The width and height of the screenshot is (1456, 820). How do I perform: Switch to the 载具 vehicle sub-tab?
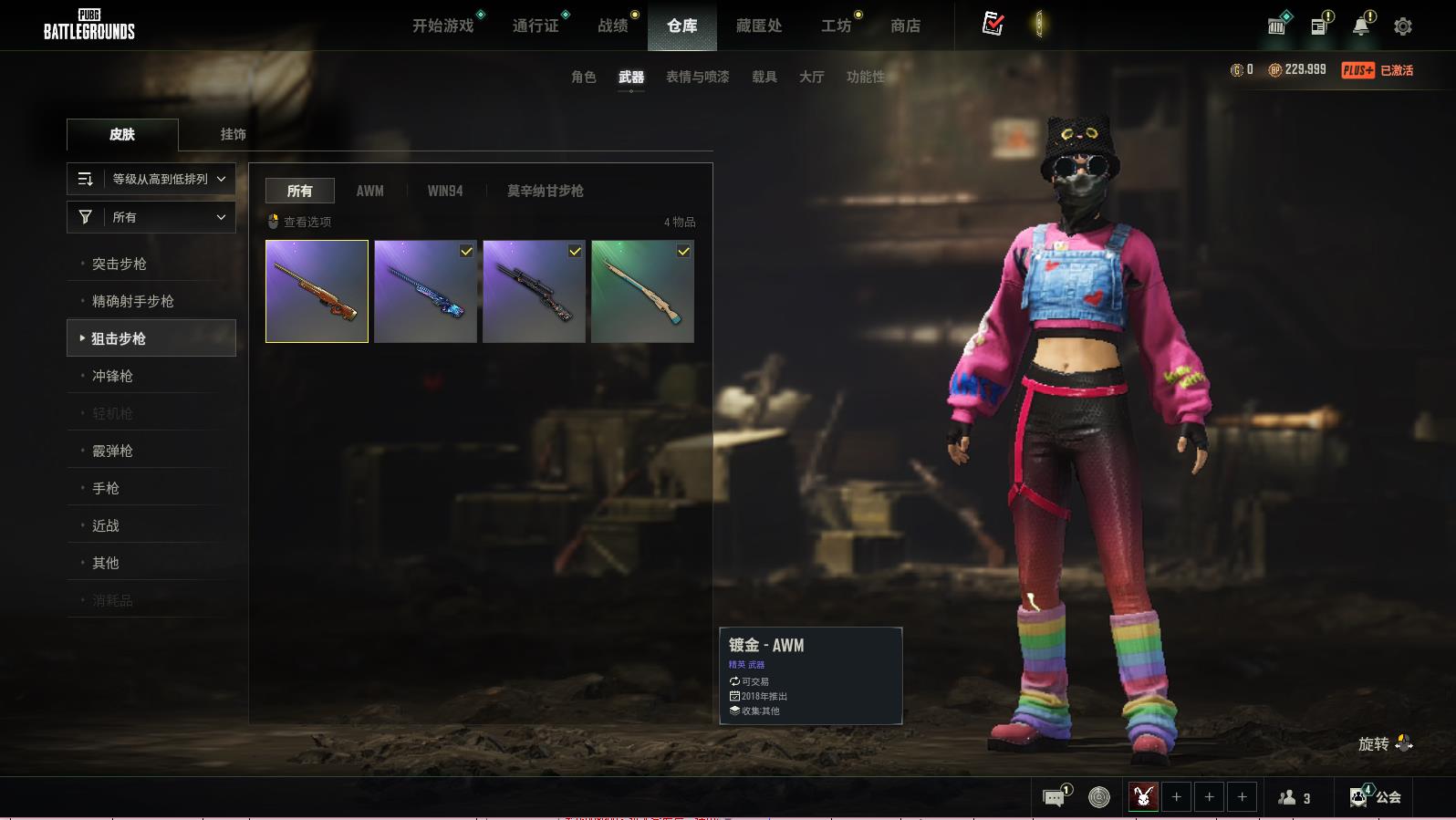[x=764, y=77]
